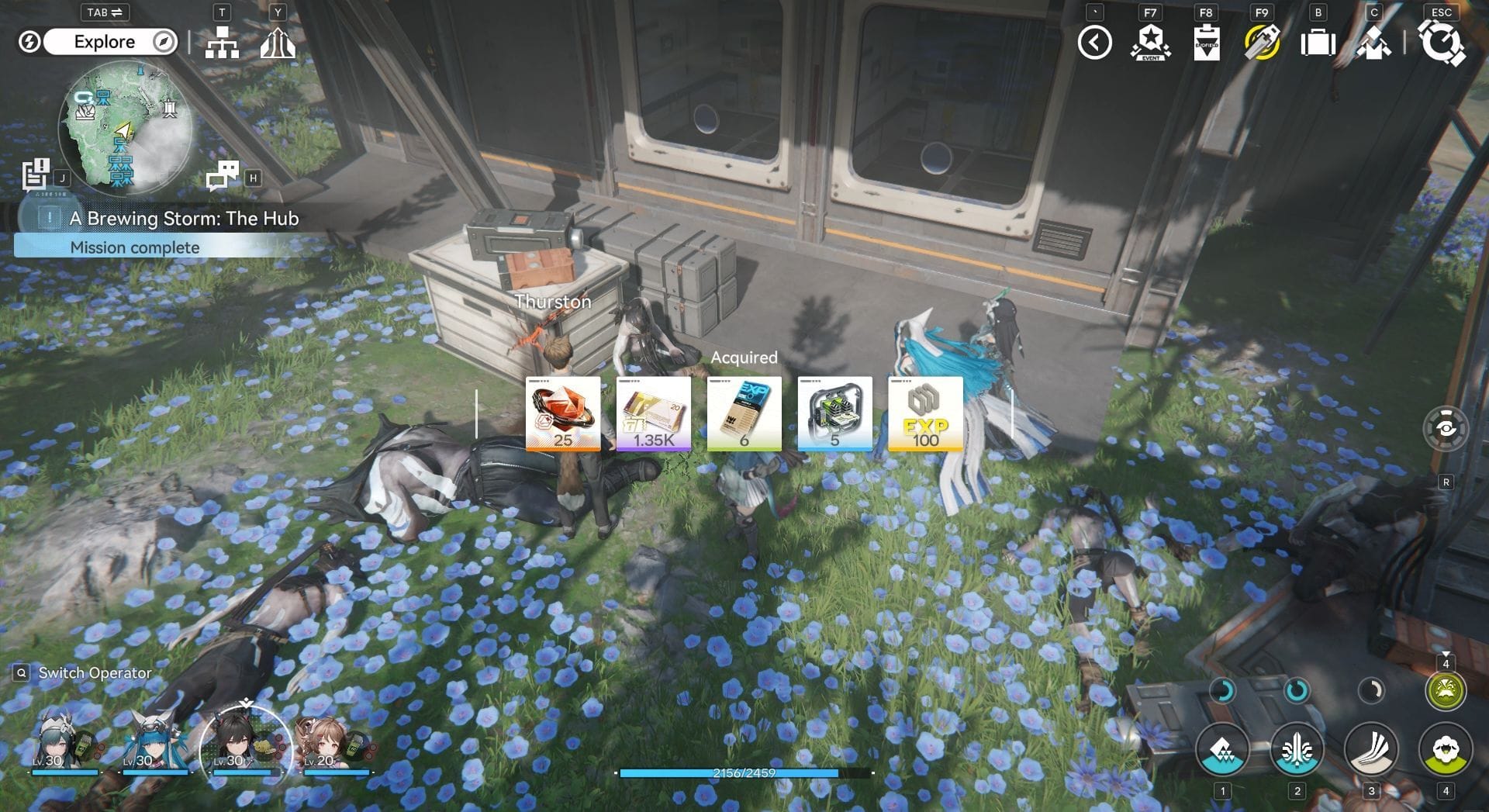Open the Event star icon
Image resolution: width=1489 pixels, height=812 pixels.
point(1150,43)
